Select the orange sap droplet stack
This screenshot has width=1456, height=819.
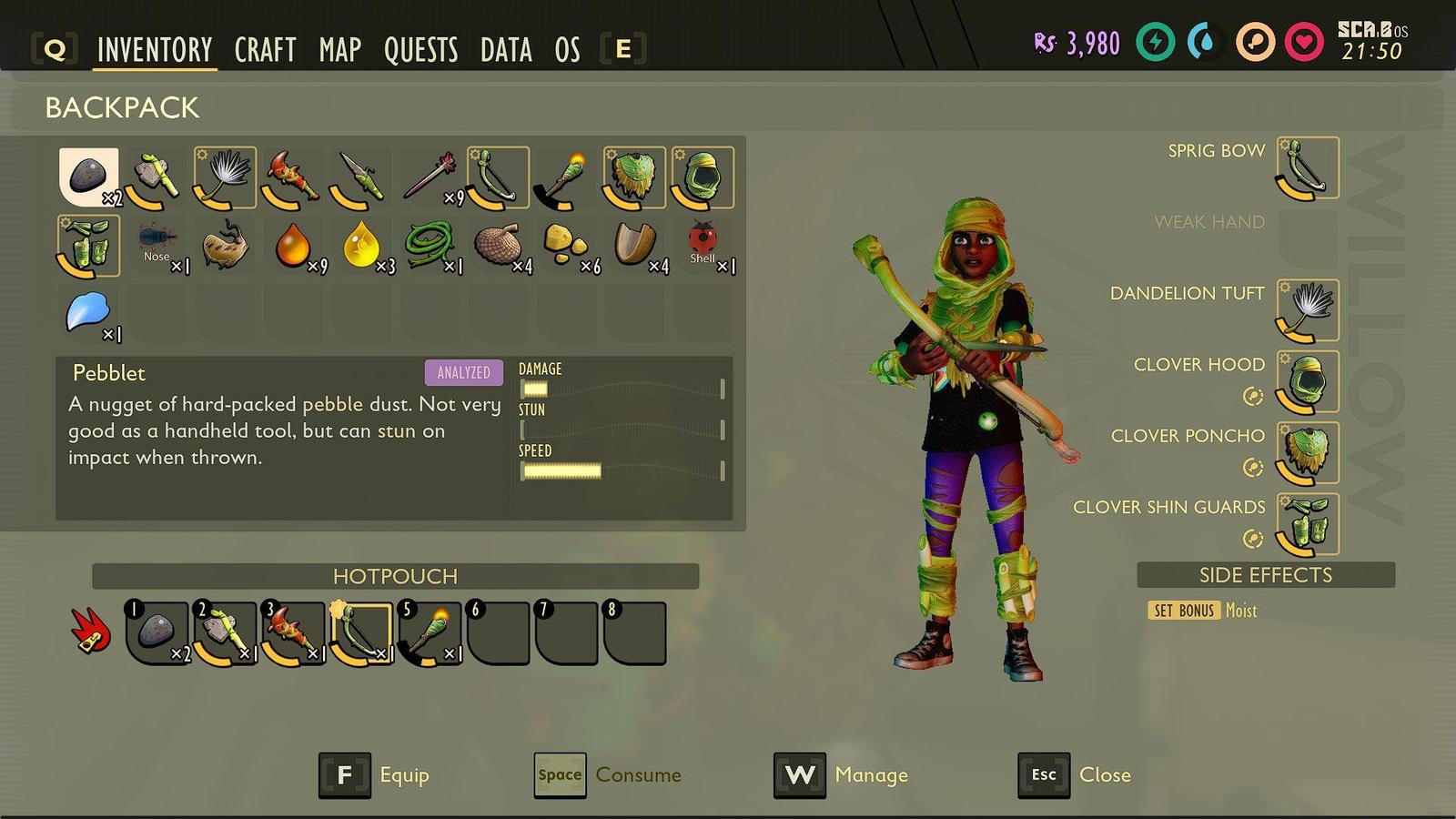pyautogui.click(x=293, y=246)
